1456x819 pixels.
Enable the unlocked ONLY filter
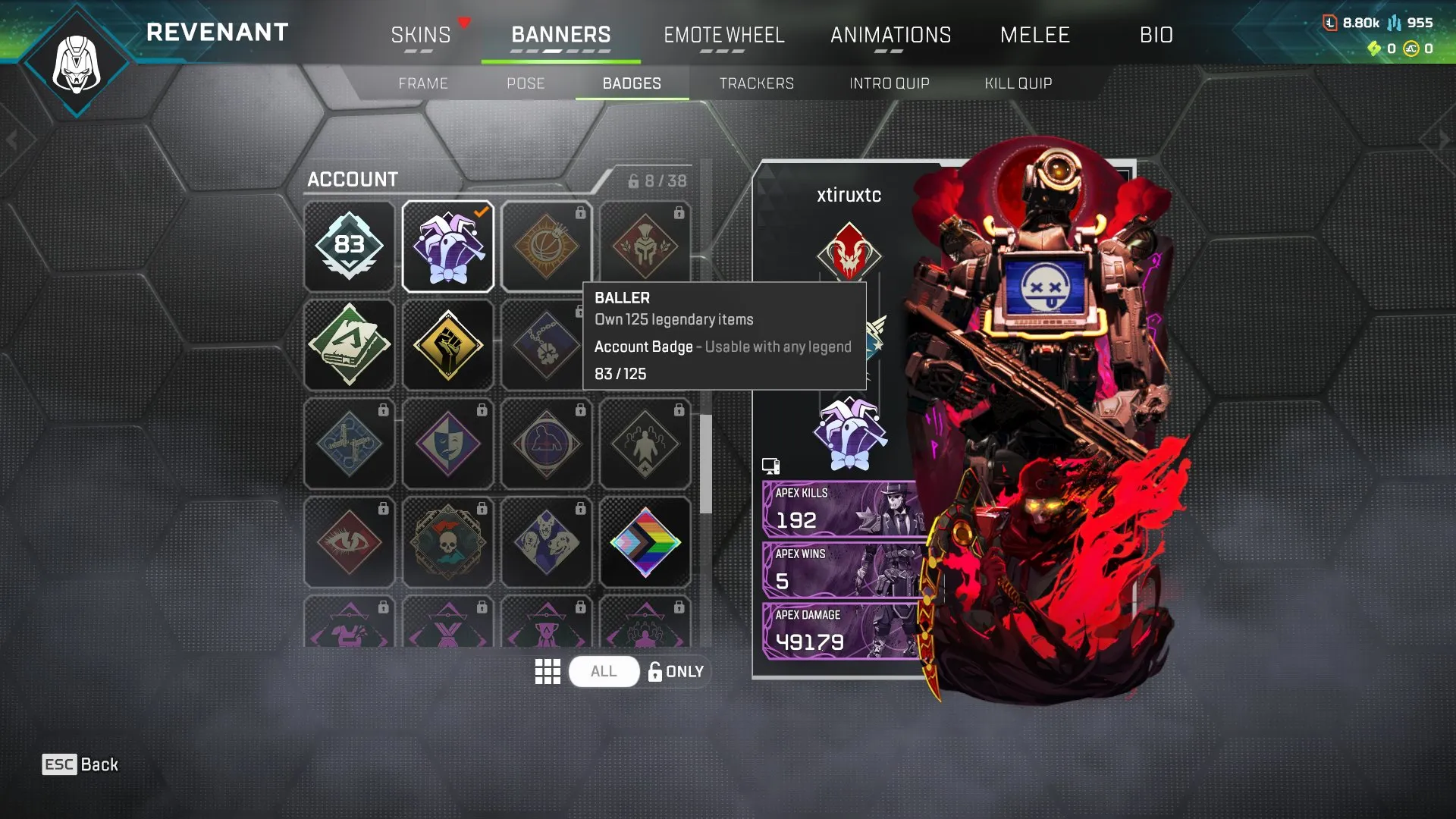(675, 670)
